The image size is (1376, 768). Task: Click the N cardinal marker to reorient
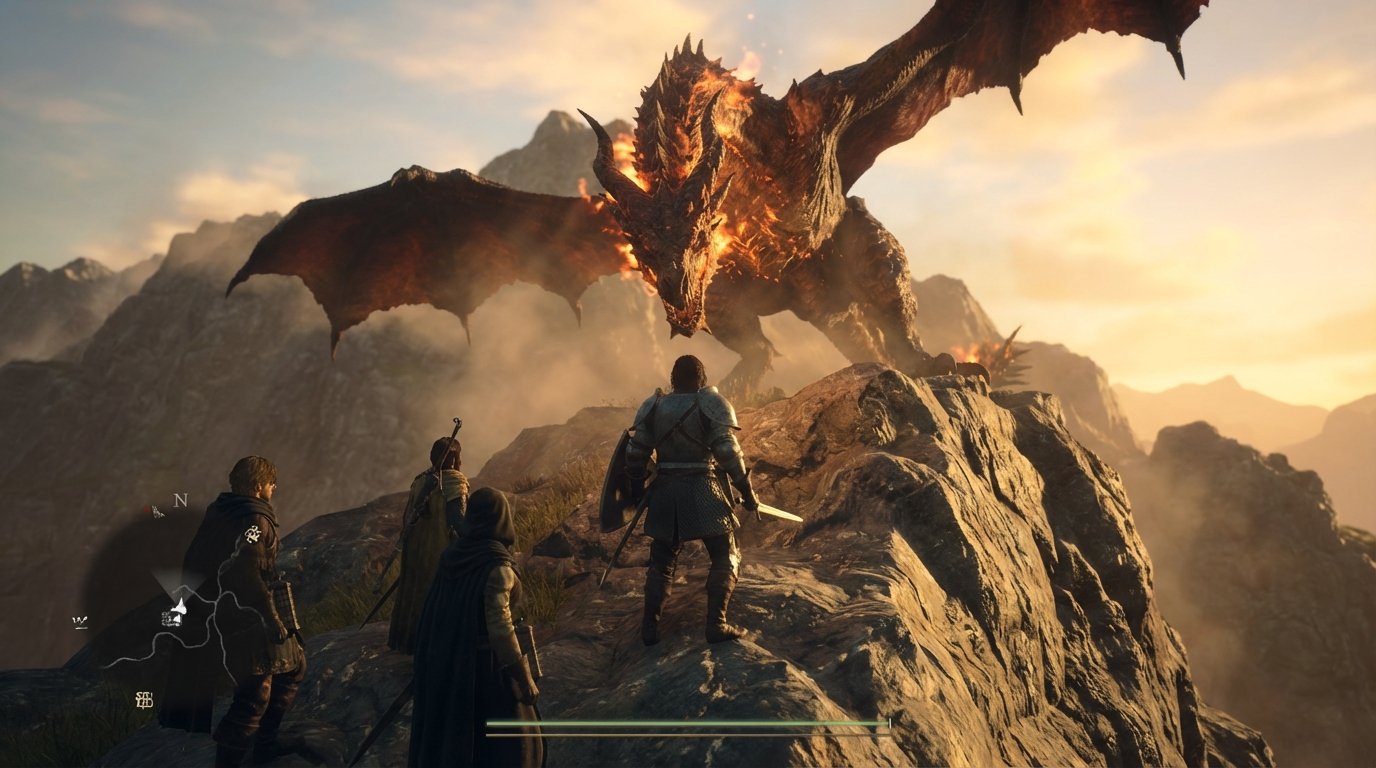click(180, 500)
